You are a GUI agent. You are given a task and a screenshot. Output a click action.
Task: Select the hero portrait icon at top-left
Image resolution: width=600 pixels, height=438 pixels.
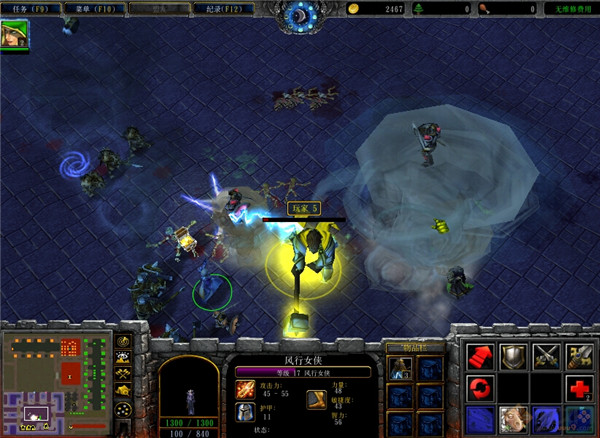(x=15, y=34)
